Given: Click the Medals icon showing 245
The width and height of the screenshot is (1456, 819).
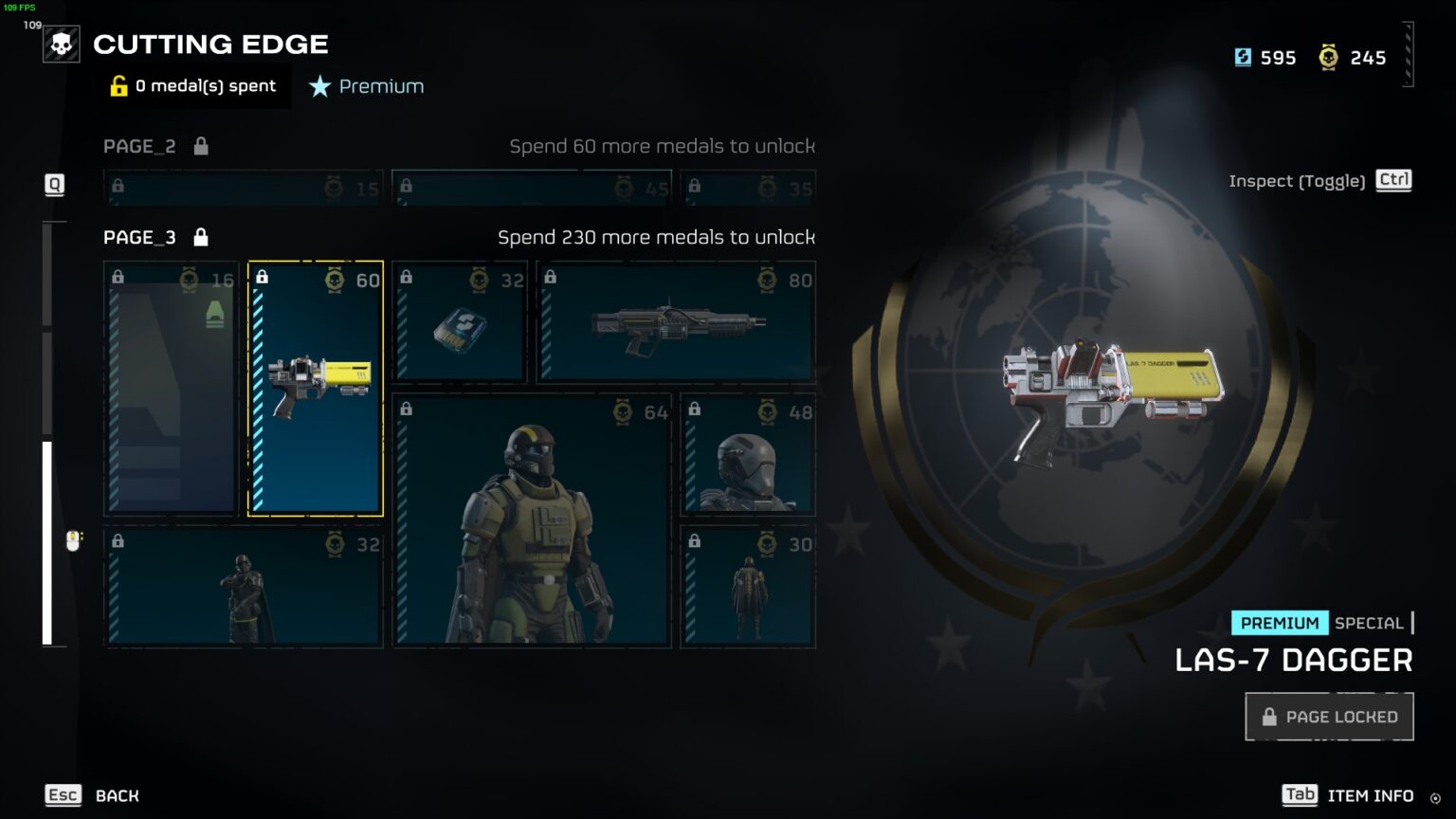Looking at the screenshot, I should [1329, 57].
